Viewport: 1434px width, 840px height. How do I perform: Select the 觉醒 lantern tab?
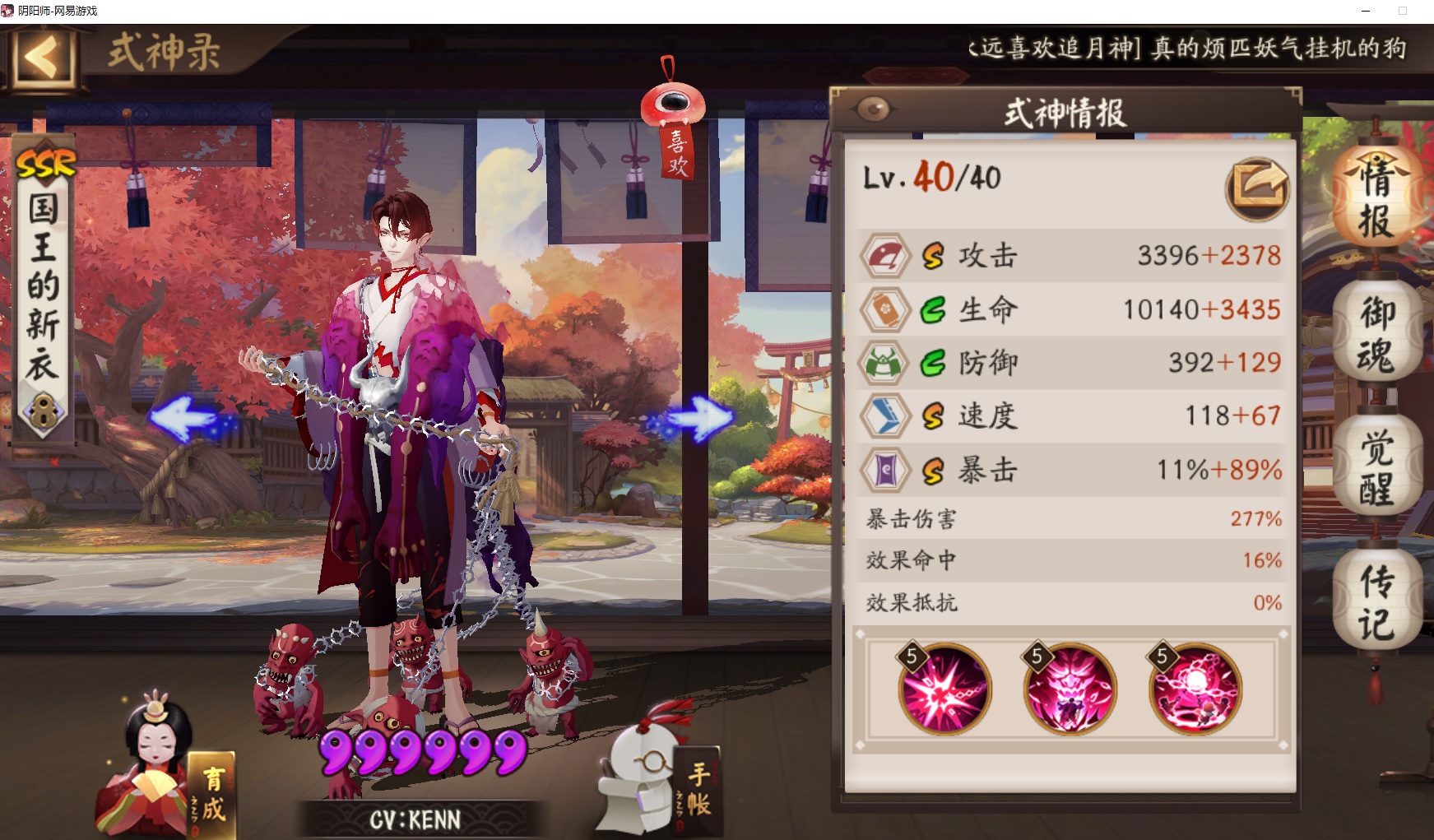pyautogui.click(x=1376, y=467)
